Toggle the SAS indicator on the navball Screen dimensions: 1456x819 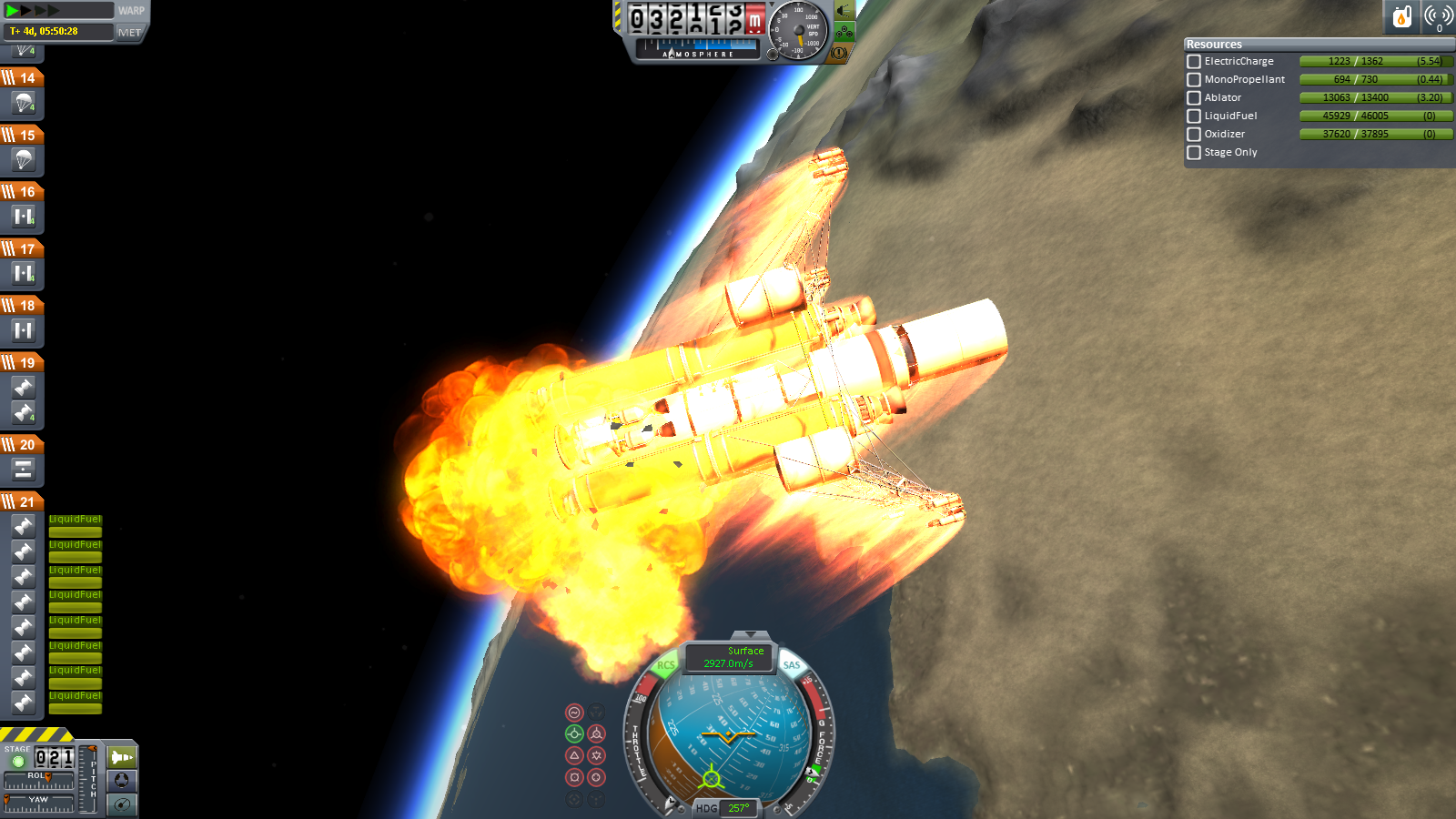(x=792, y=665)
